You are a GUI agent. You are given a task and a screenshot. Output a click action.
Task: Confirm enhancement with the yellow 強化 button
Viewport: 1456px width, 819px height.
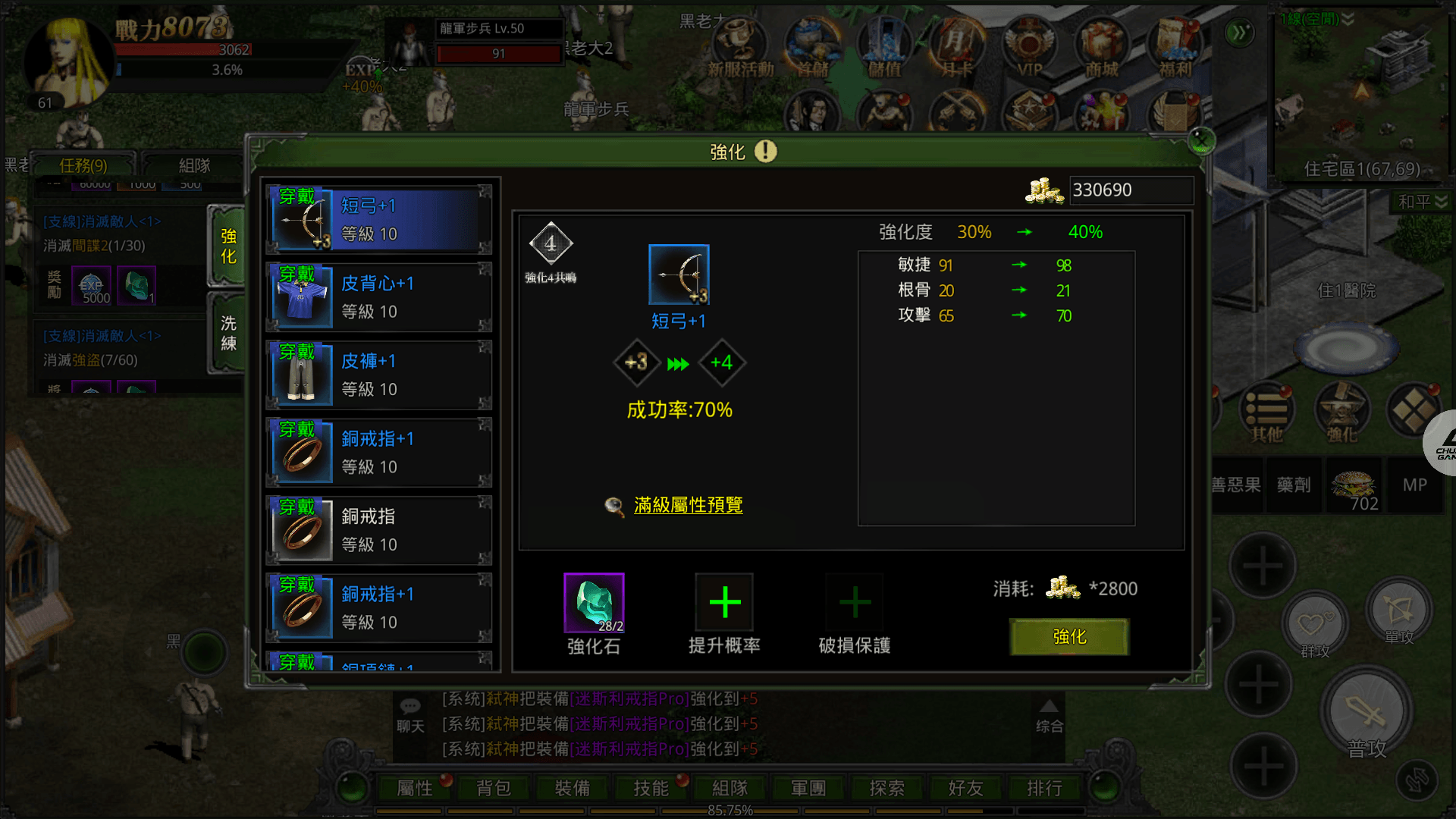pyautogui.click(x=1069, y=637)
